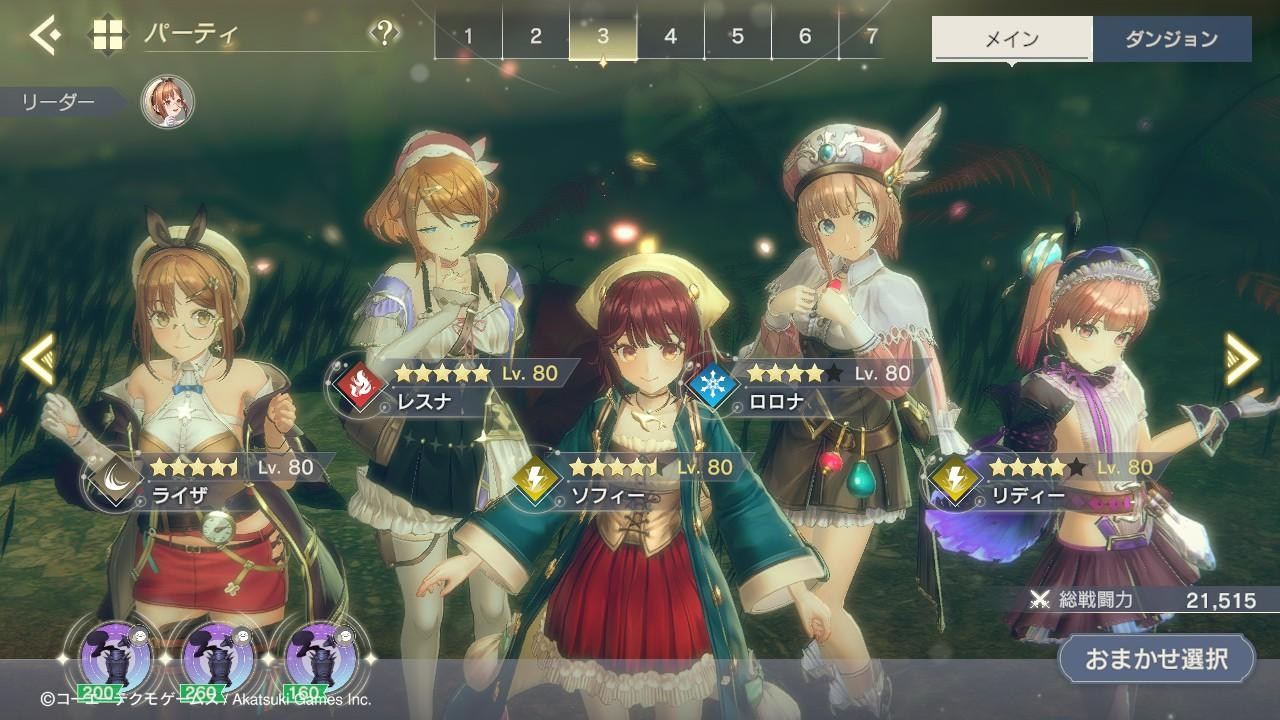
Task: Tap the おまかせ選択 auto-select button
Action: (1156, 658)
